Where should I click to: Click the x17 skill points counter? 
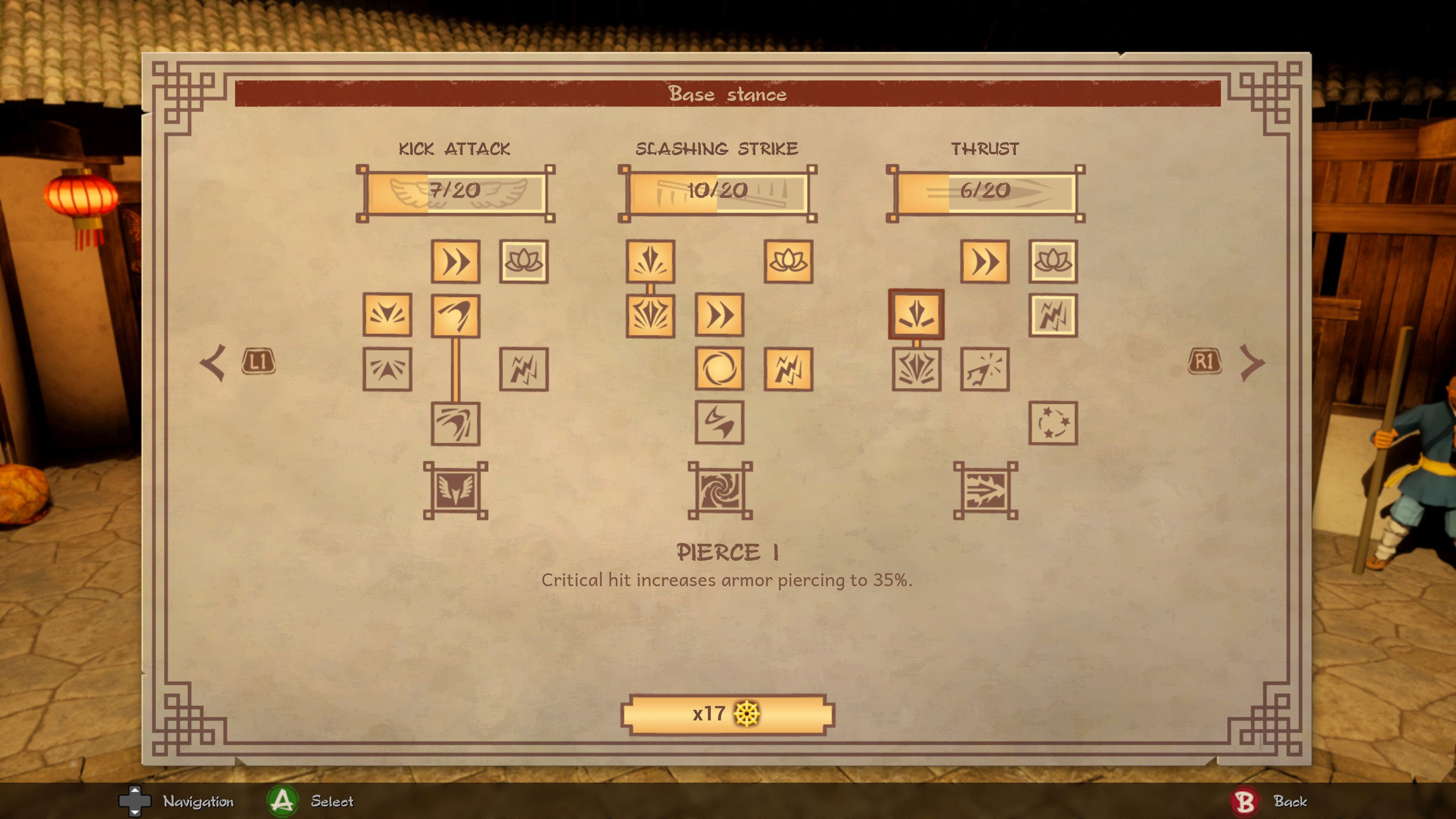pyautogui.click(x=728, y=714)
